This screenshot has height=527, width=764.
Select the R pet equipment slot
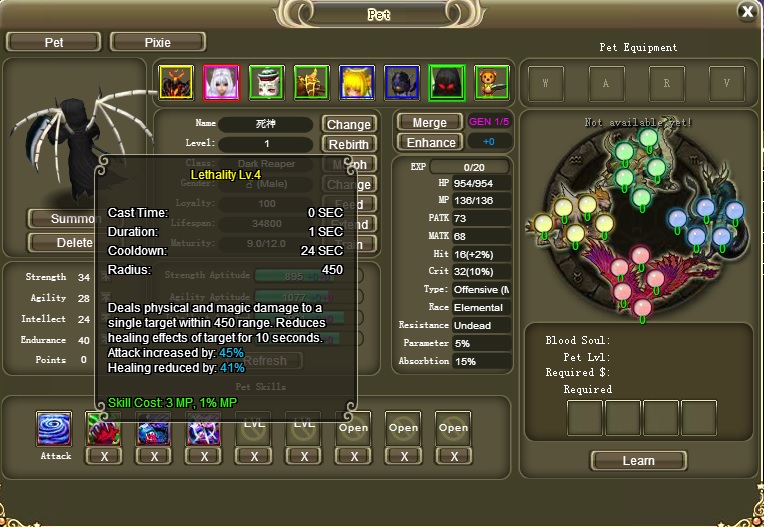[x=667, y=84]
